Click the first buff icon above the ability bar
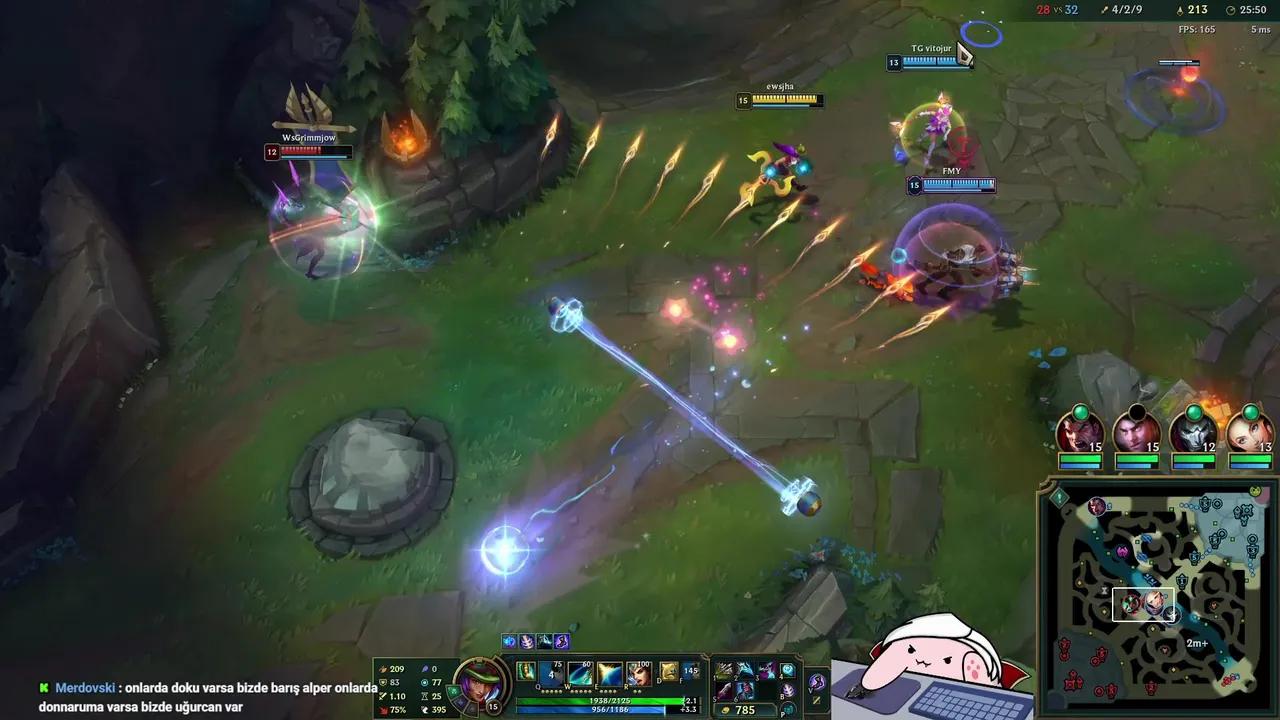The image size is (1280, 720). click(508, 640)
